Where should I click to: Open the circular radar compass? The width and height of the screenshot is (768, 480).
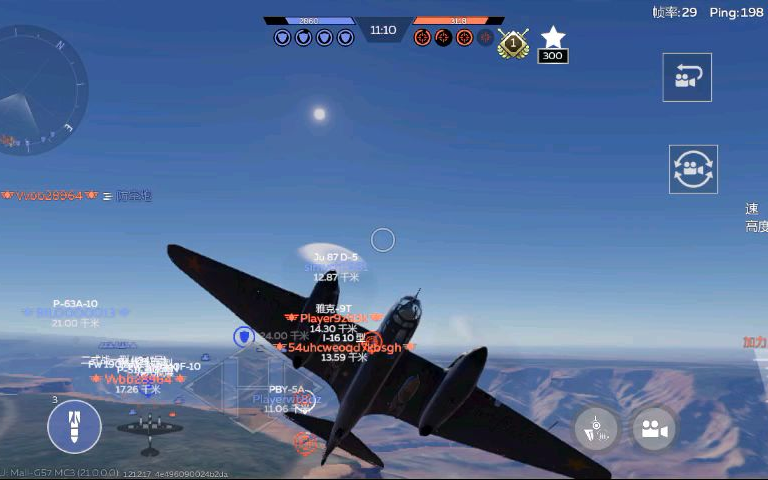40,90
